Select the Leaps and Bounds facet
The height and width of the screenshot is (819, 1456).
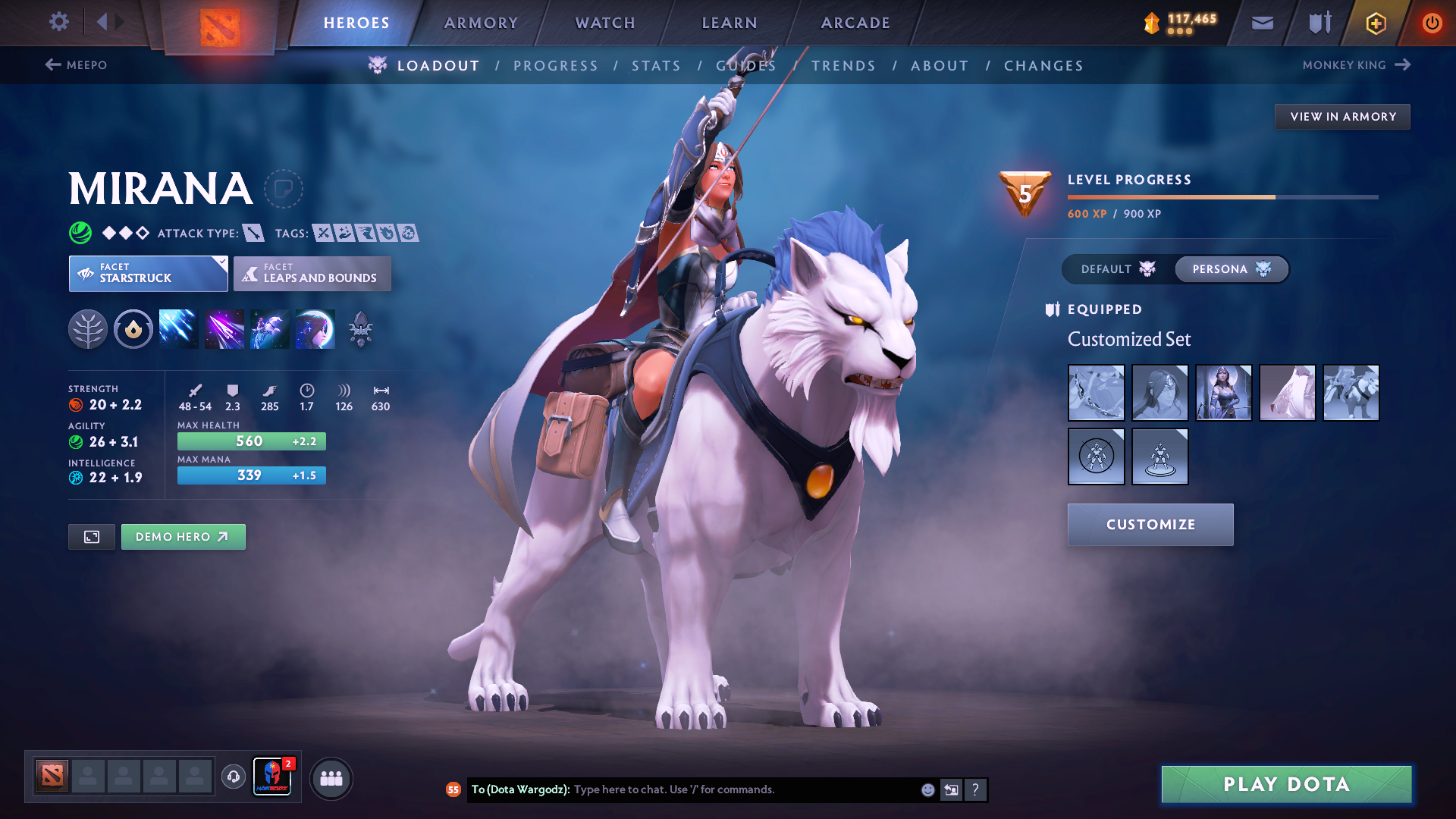point(312,274)
